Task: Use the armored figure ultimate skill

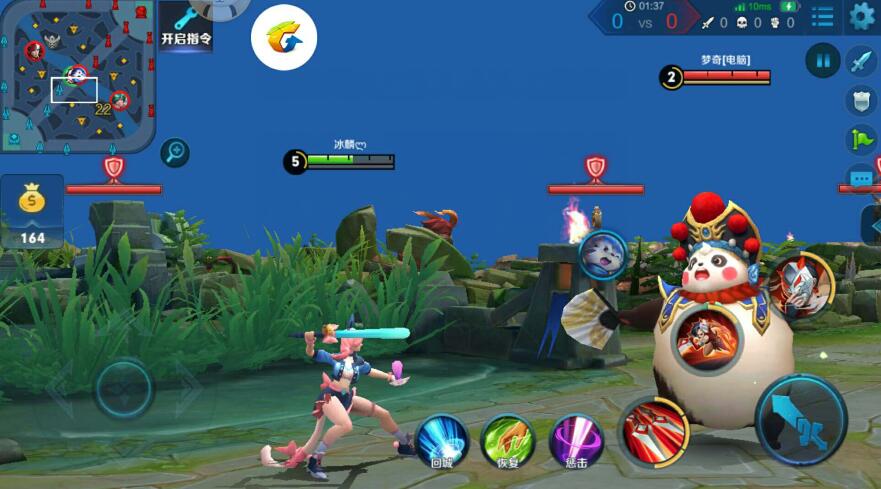Action: click(800, 285)
